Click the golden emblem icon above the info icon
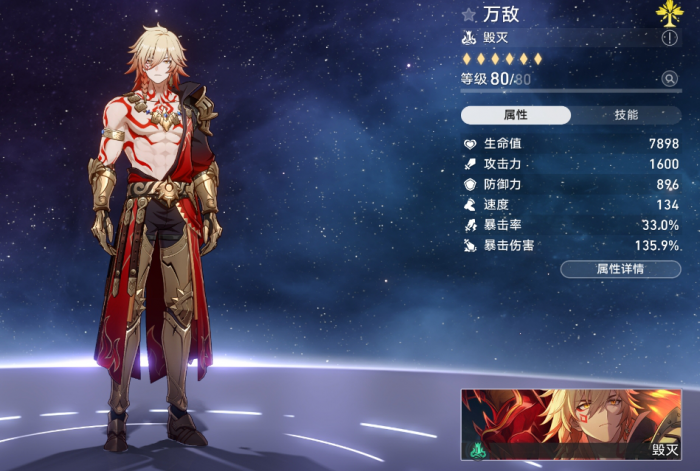The image size is (700, 471). (x=669, y=12)
